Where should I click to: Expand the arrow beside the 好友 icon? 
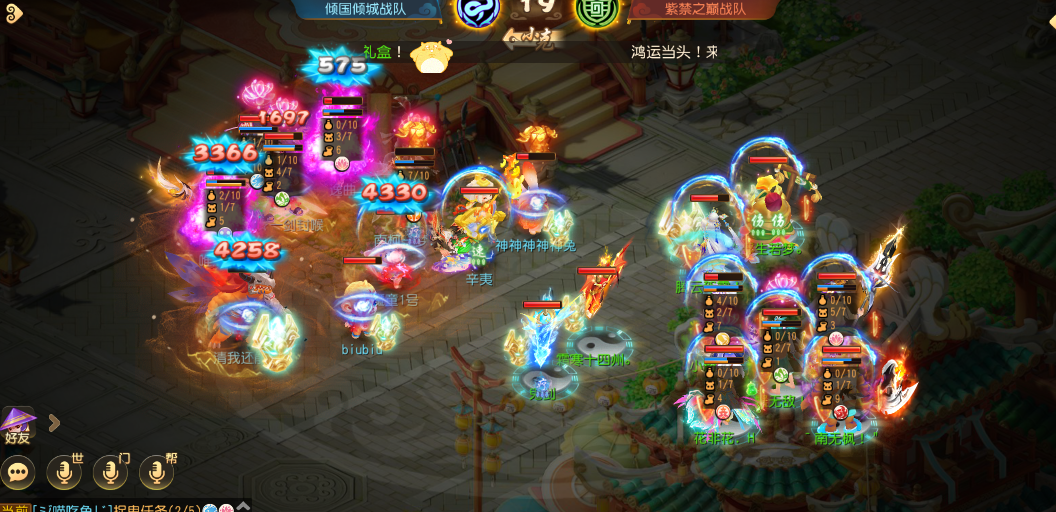54,423
